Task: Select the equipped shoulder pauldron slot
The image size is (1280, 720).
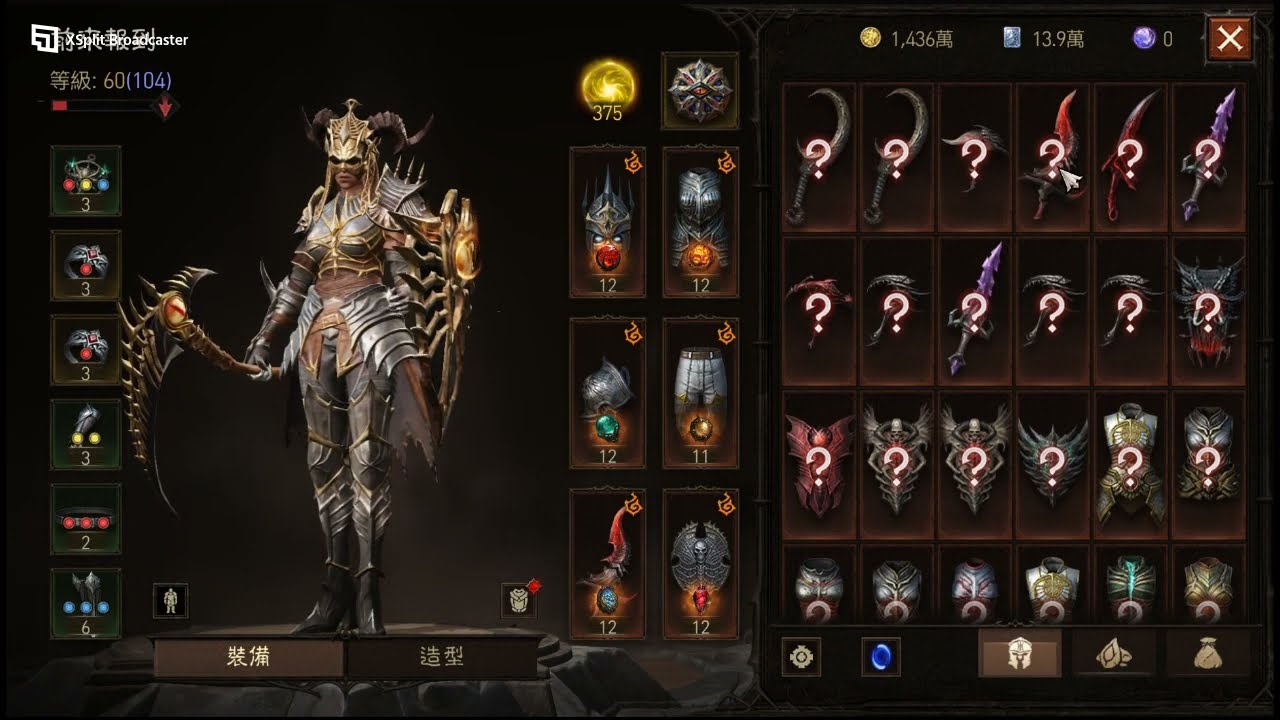Action: pyautogui.click(x=608, y=393)
